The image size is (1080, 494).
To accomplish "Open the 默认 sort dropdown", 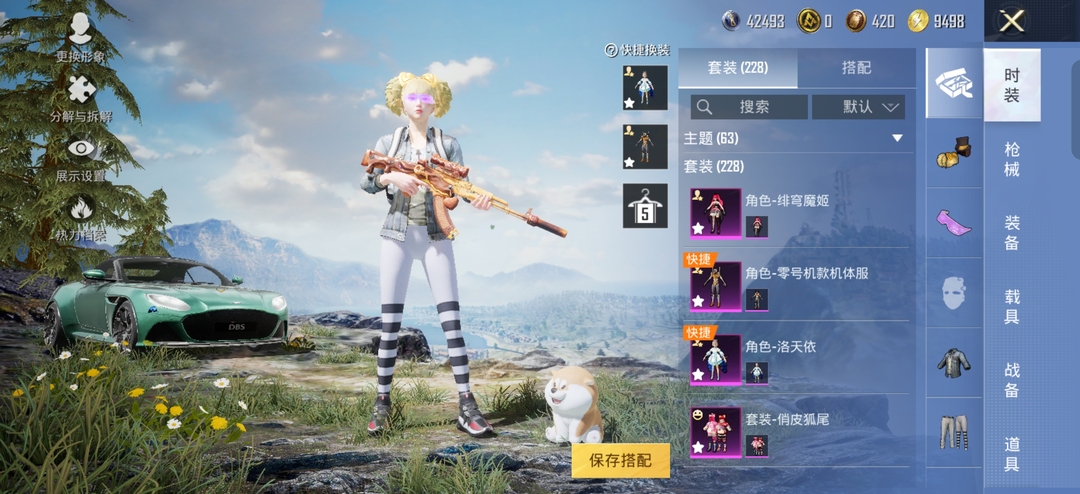I will (858, 107).
